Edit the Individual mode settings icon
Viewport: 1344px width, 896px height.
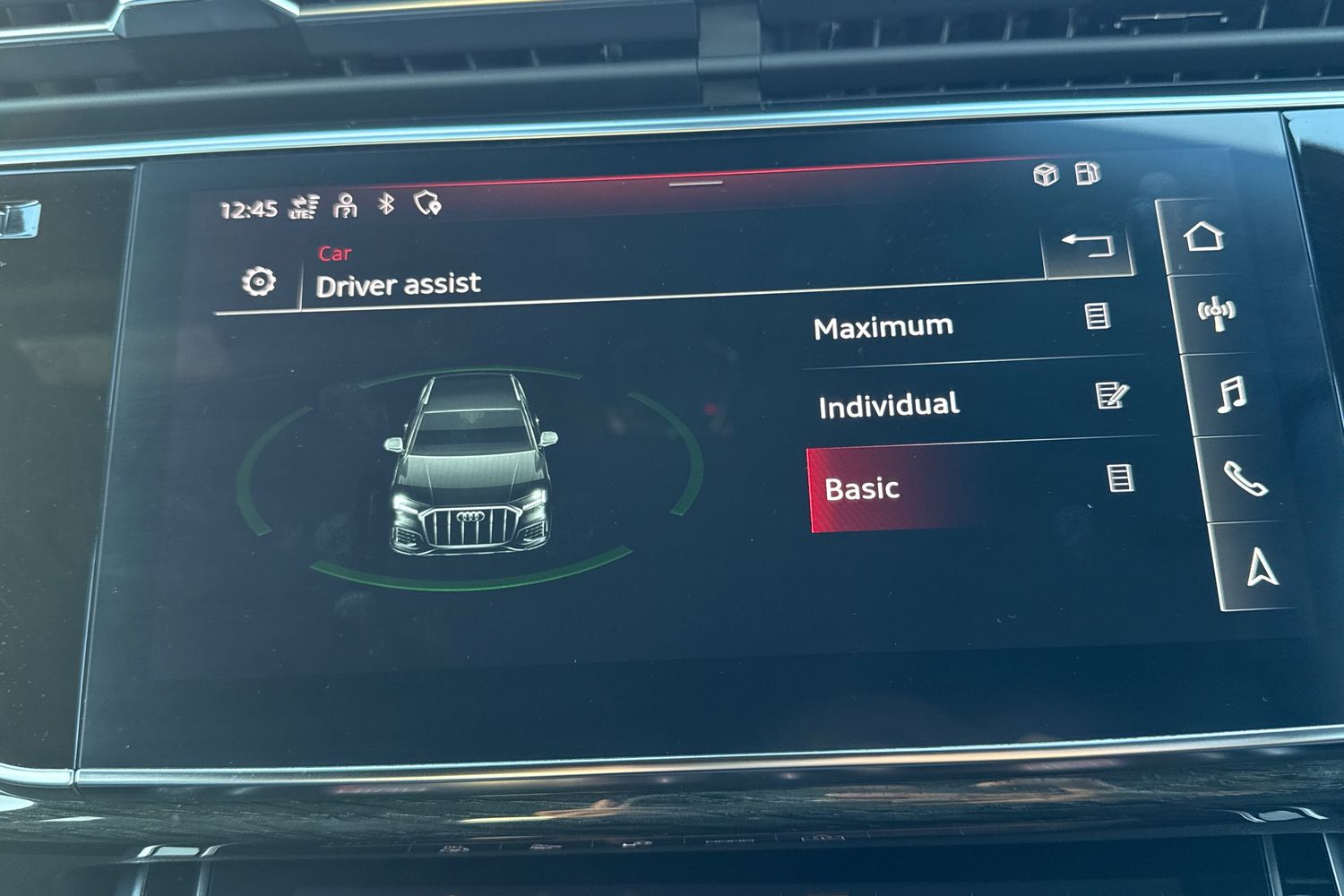click(1111, 395)
